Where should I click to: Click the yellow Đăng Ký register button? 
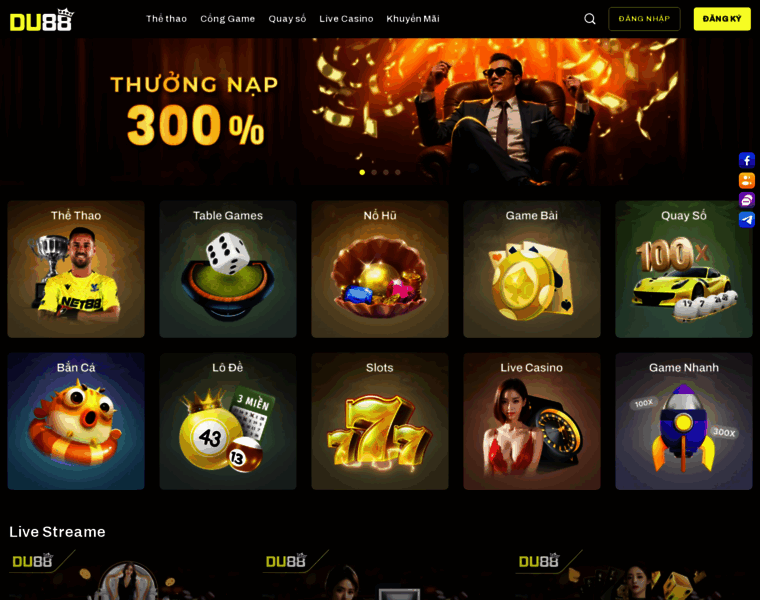pos(722,19)
